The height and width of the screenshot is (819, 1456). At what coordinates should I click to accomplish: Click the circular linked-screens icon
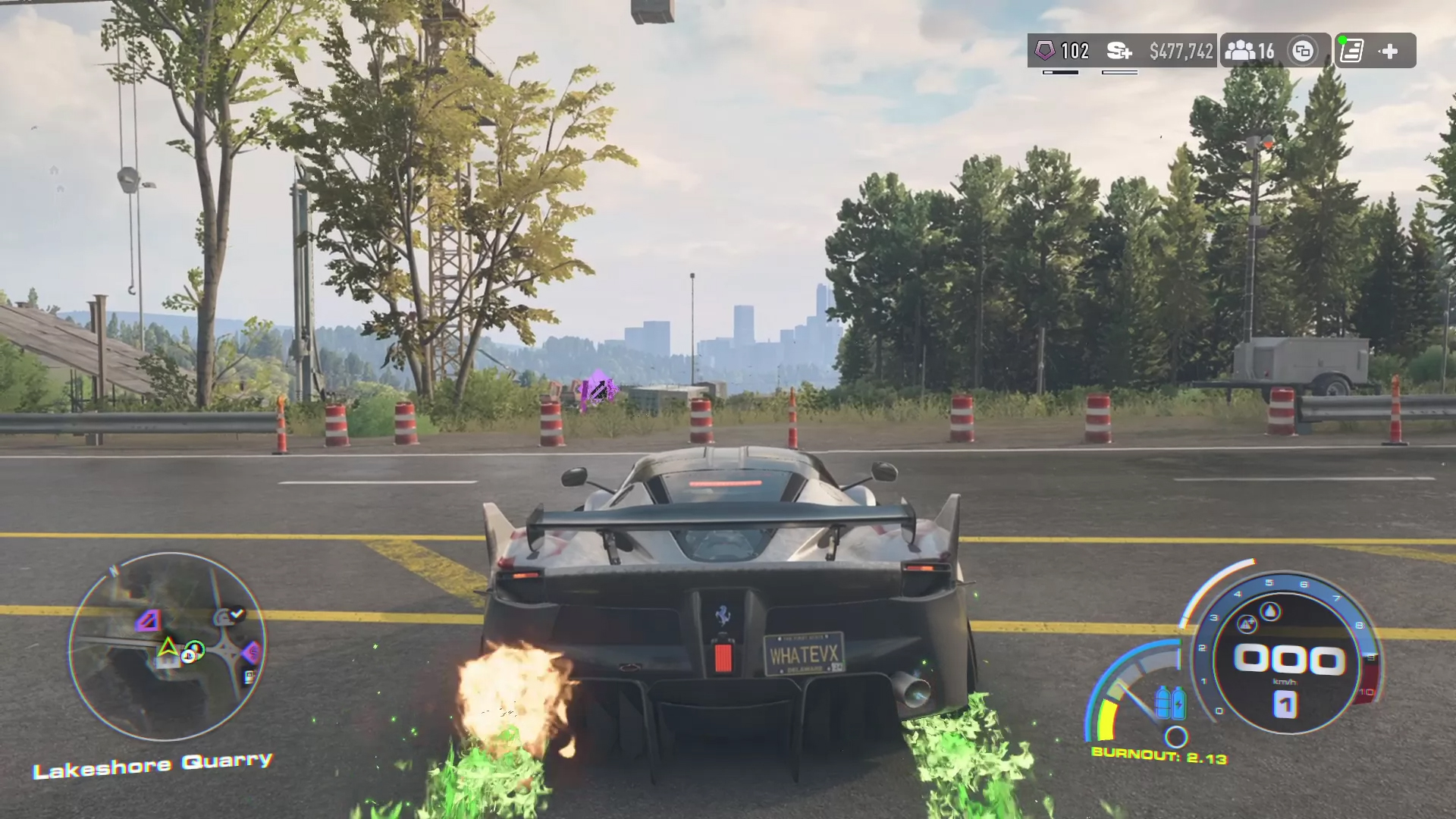(x=1303, y=51)
